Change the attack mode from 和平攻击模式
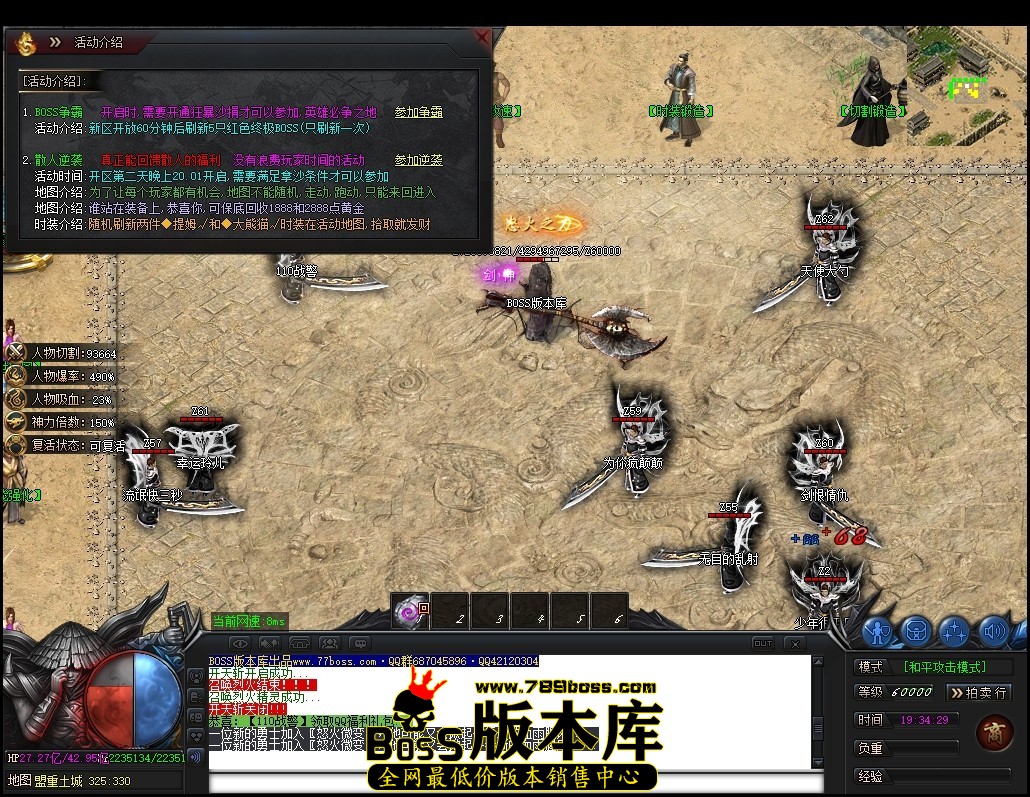 (944, 667)
